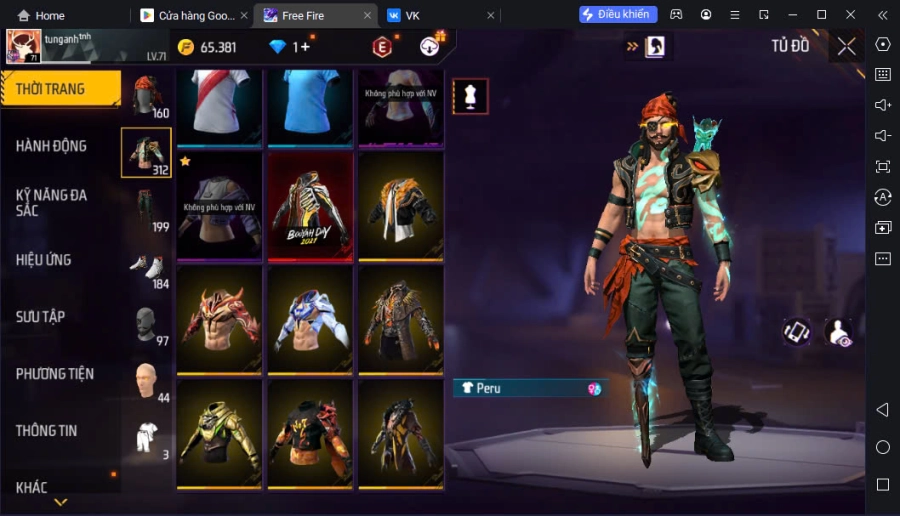The height and width of the screenshot is (516, 900).
Task: Pick the plain blue t-shirt
Action: tap(311, 104)
